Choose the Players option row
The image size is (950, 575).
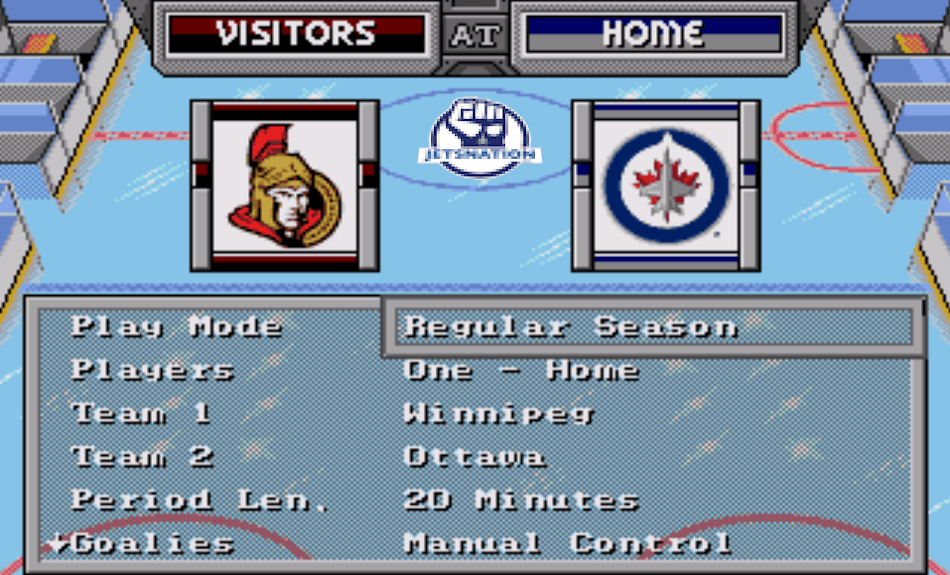coord(152,370)
